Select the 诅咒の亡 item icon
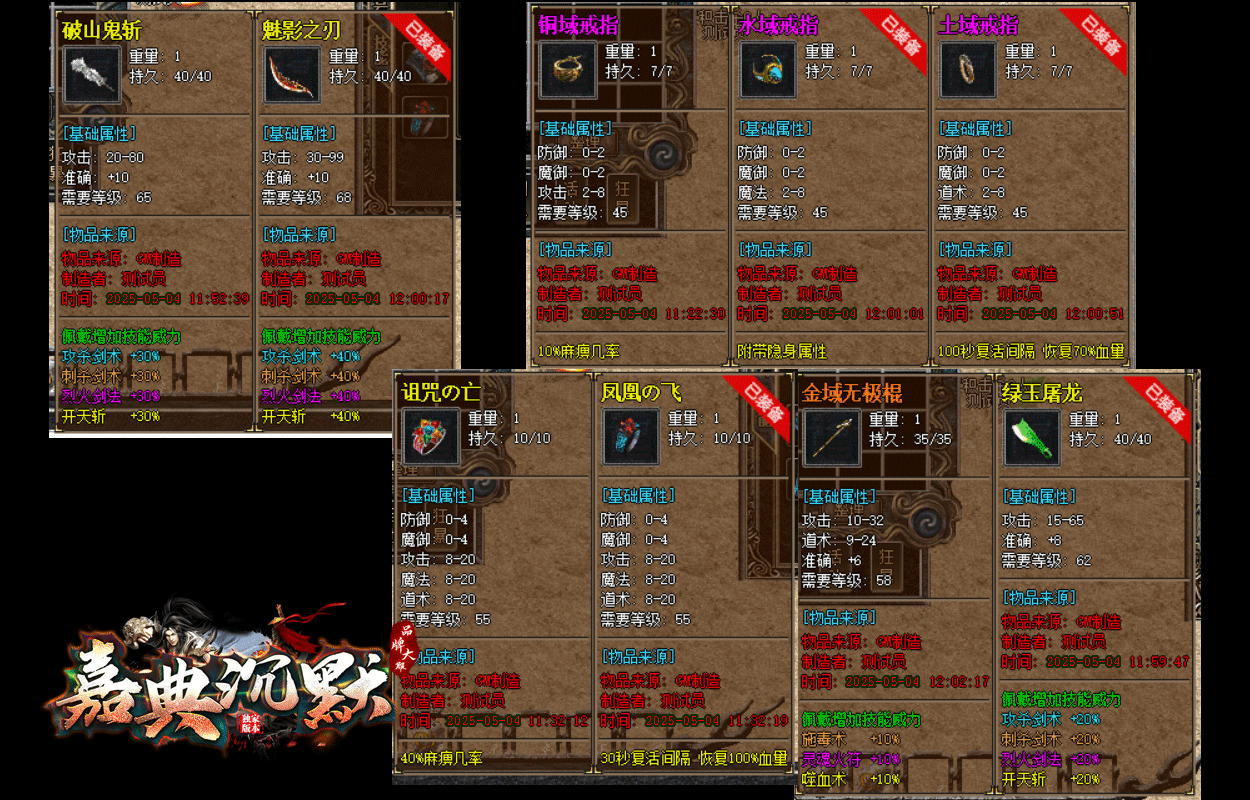This screenshot has height=800, width=1250. point(431,437)
